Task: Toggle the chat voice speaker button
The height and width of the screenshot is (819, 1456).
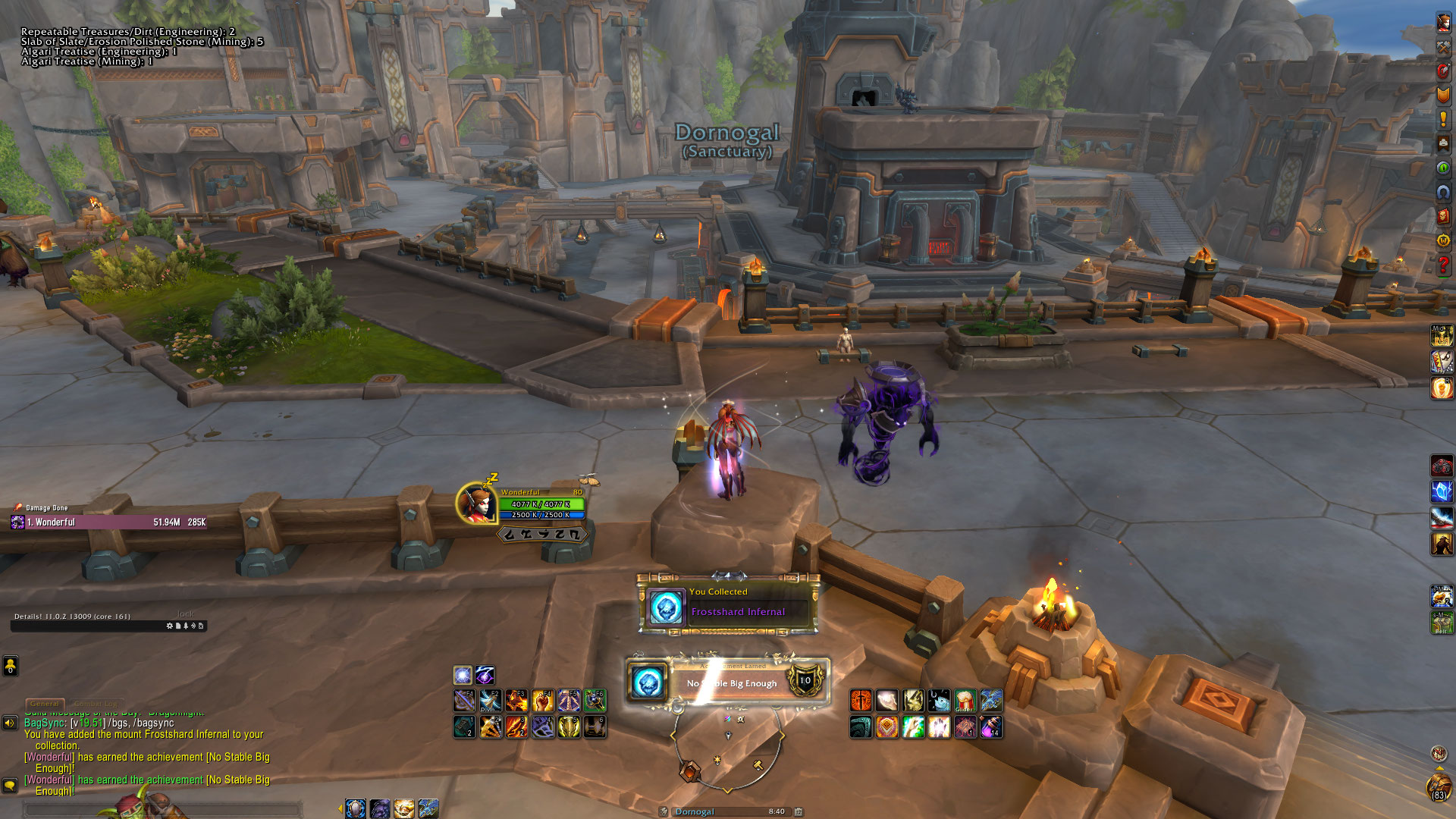Action: pyautogui.click(x=10, y=723)
